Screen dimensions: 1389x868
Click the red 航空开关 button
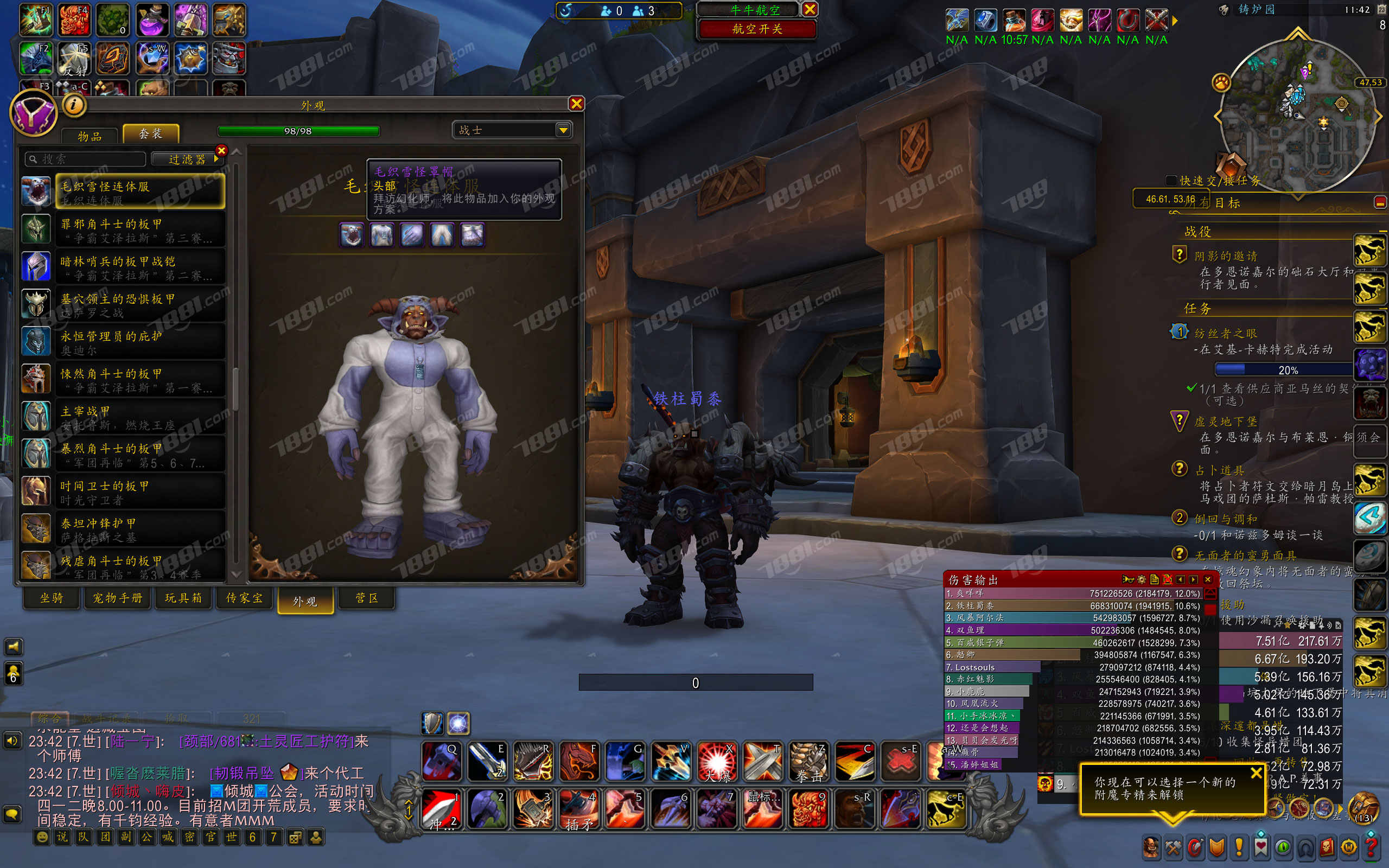tap(756, 29)
